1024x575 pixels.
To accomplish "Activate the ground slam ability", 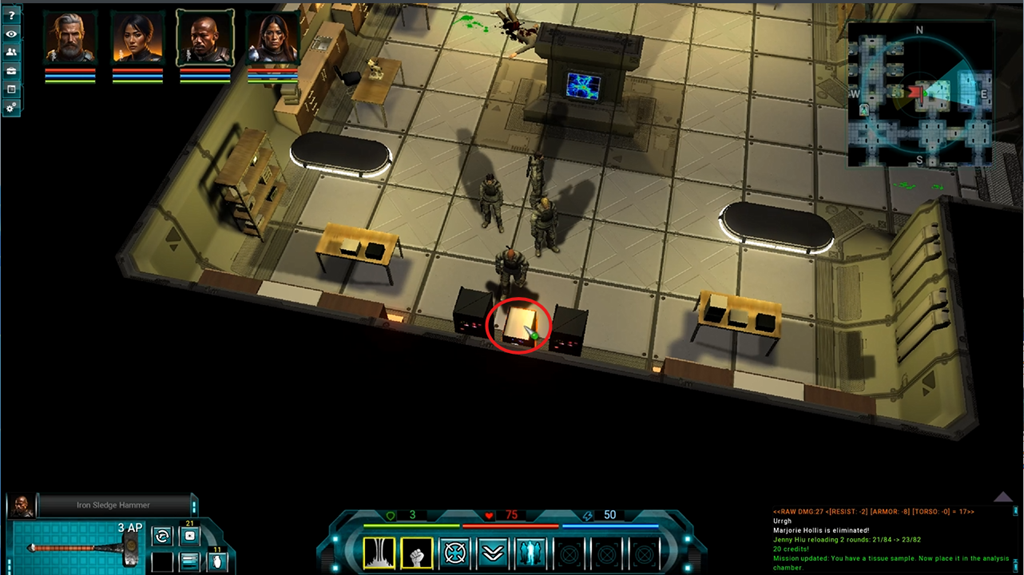I will coord(379,551).
